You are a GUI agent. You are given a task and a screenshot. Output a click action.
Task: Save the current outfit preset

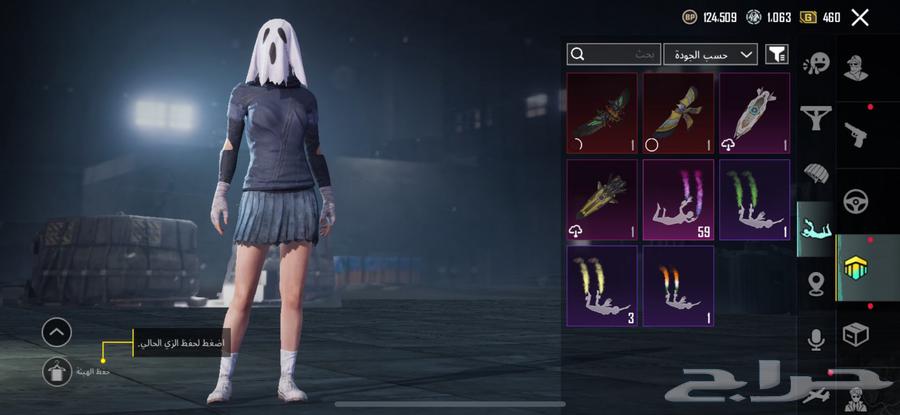tap(57, 371)
